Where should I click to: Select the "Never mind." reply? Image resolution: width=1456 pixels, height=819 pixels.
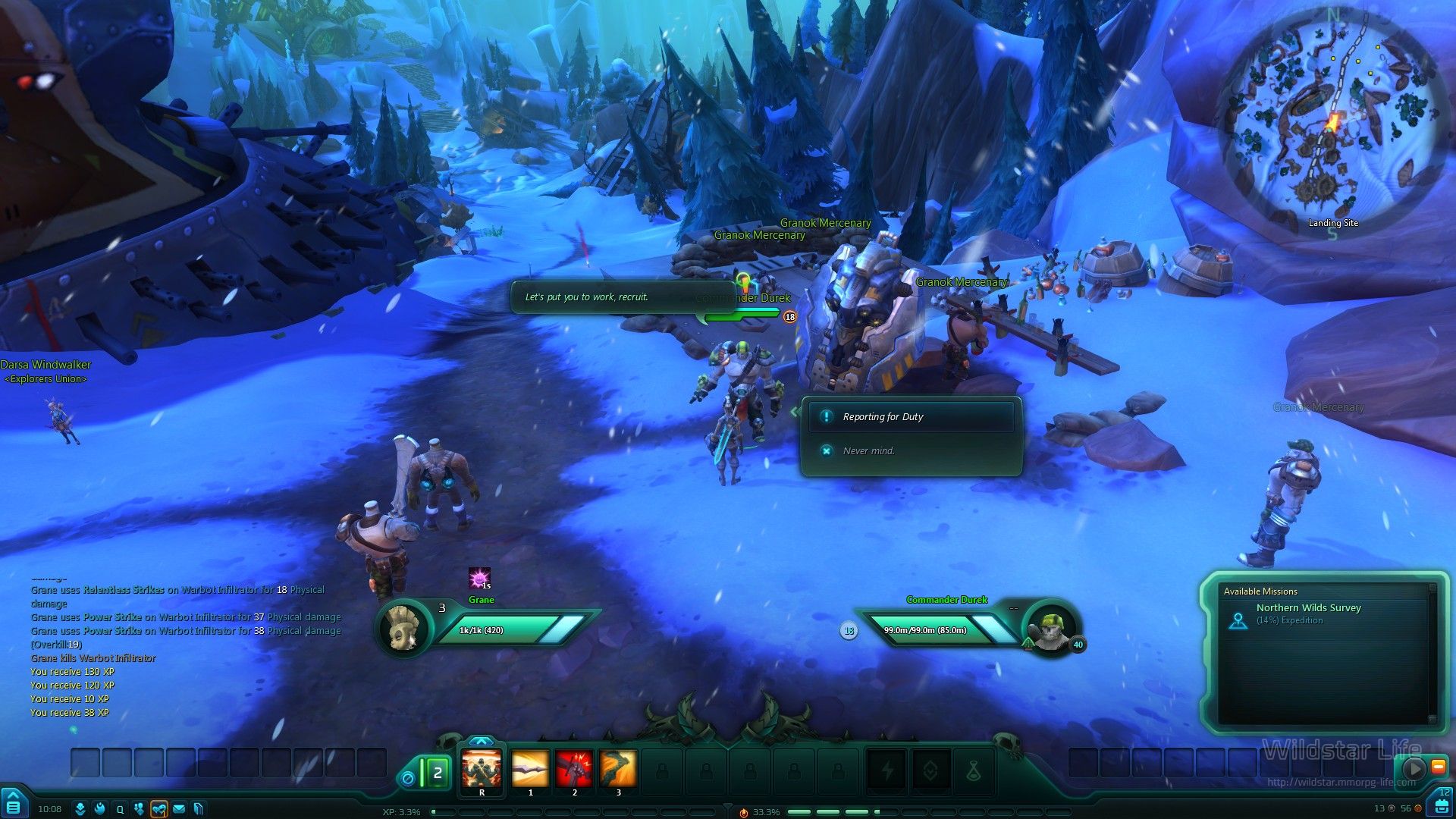(868, 451)
